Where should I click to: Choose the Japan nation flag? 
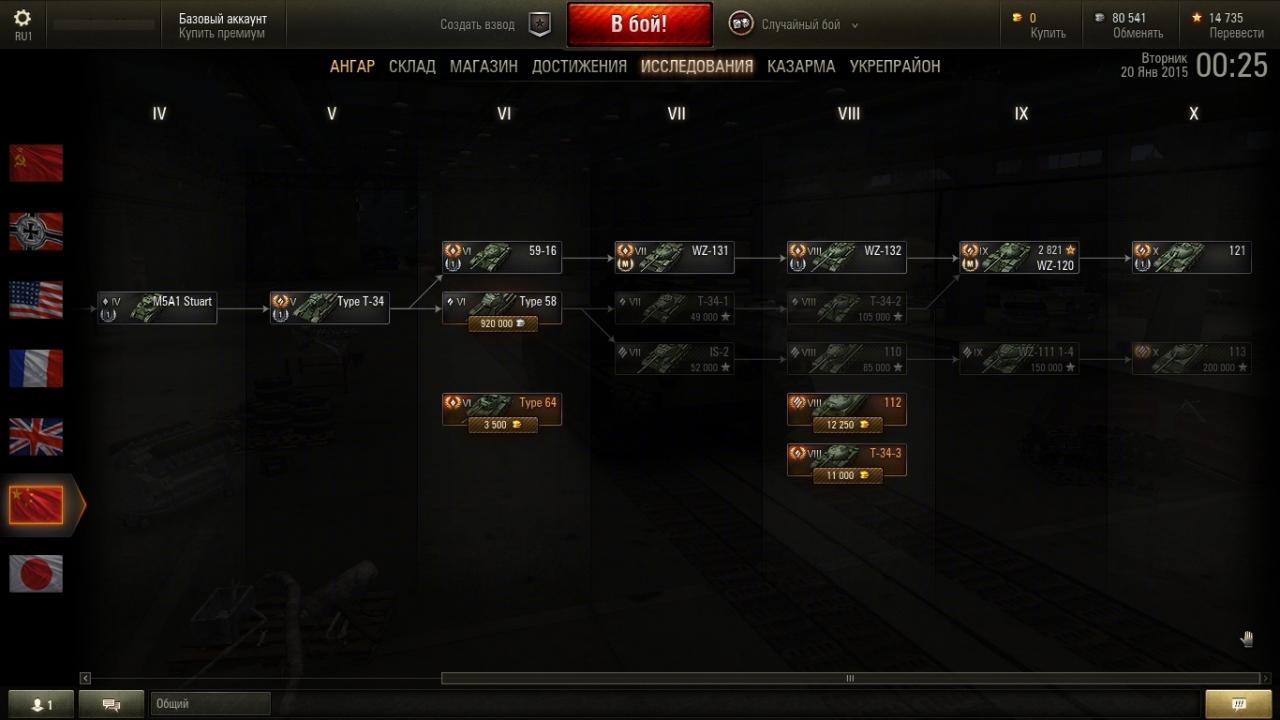pyautogui.click(x=36, y=574)
